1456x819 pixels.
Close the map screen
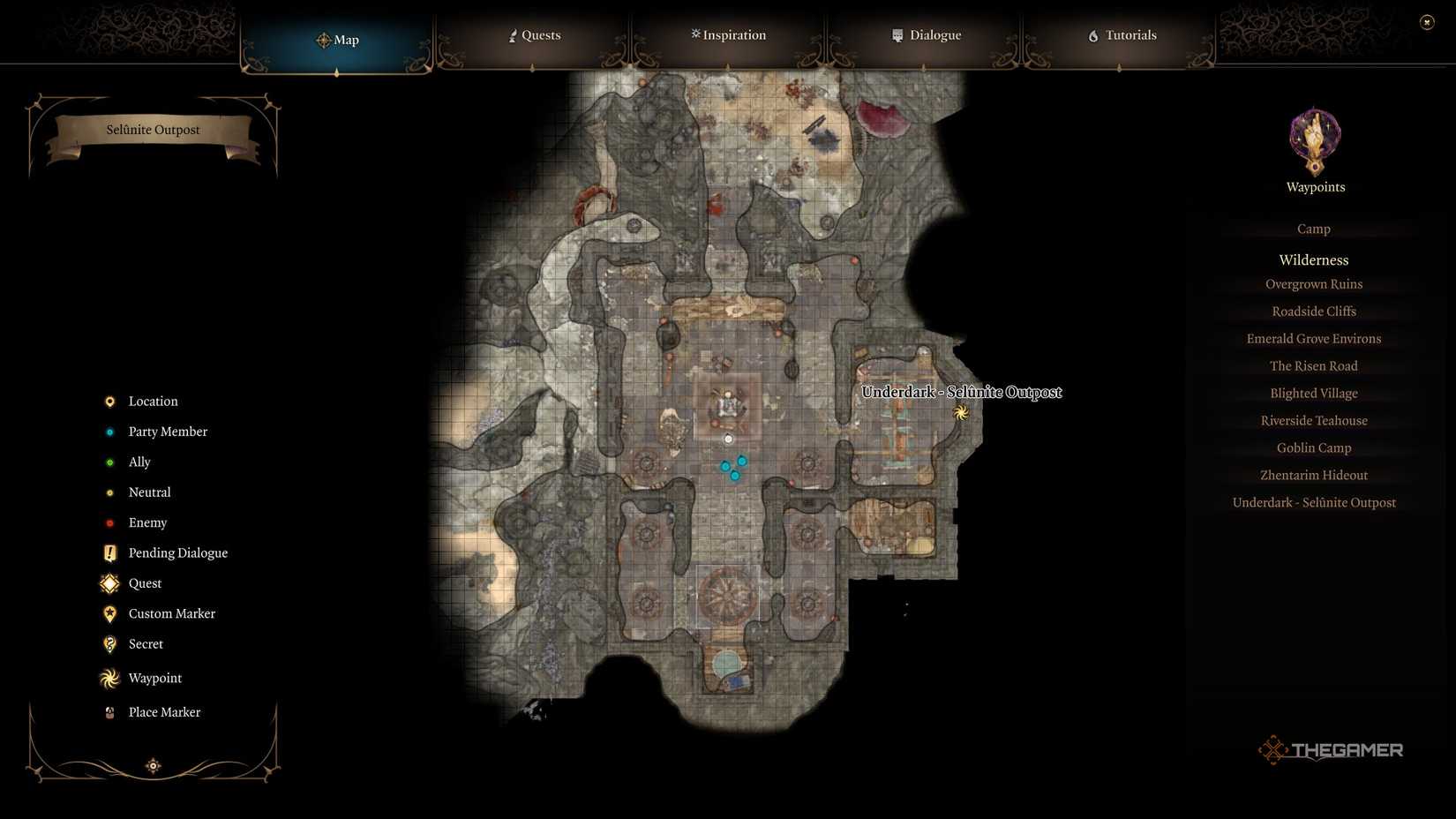click(x=1427, y=21)
